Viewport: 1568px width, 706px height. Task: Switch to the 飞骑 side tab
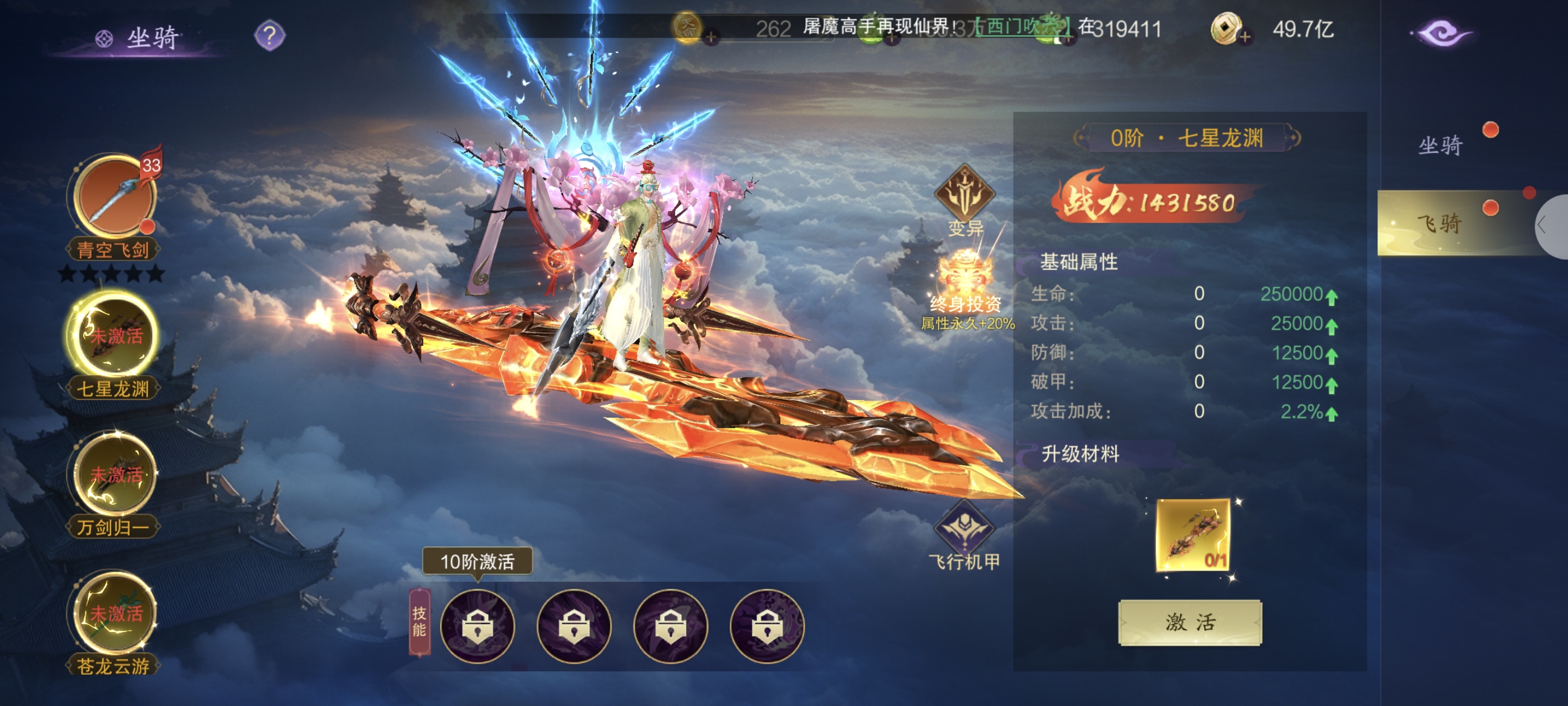(1440, 223)
